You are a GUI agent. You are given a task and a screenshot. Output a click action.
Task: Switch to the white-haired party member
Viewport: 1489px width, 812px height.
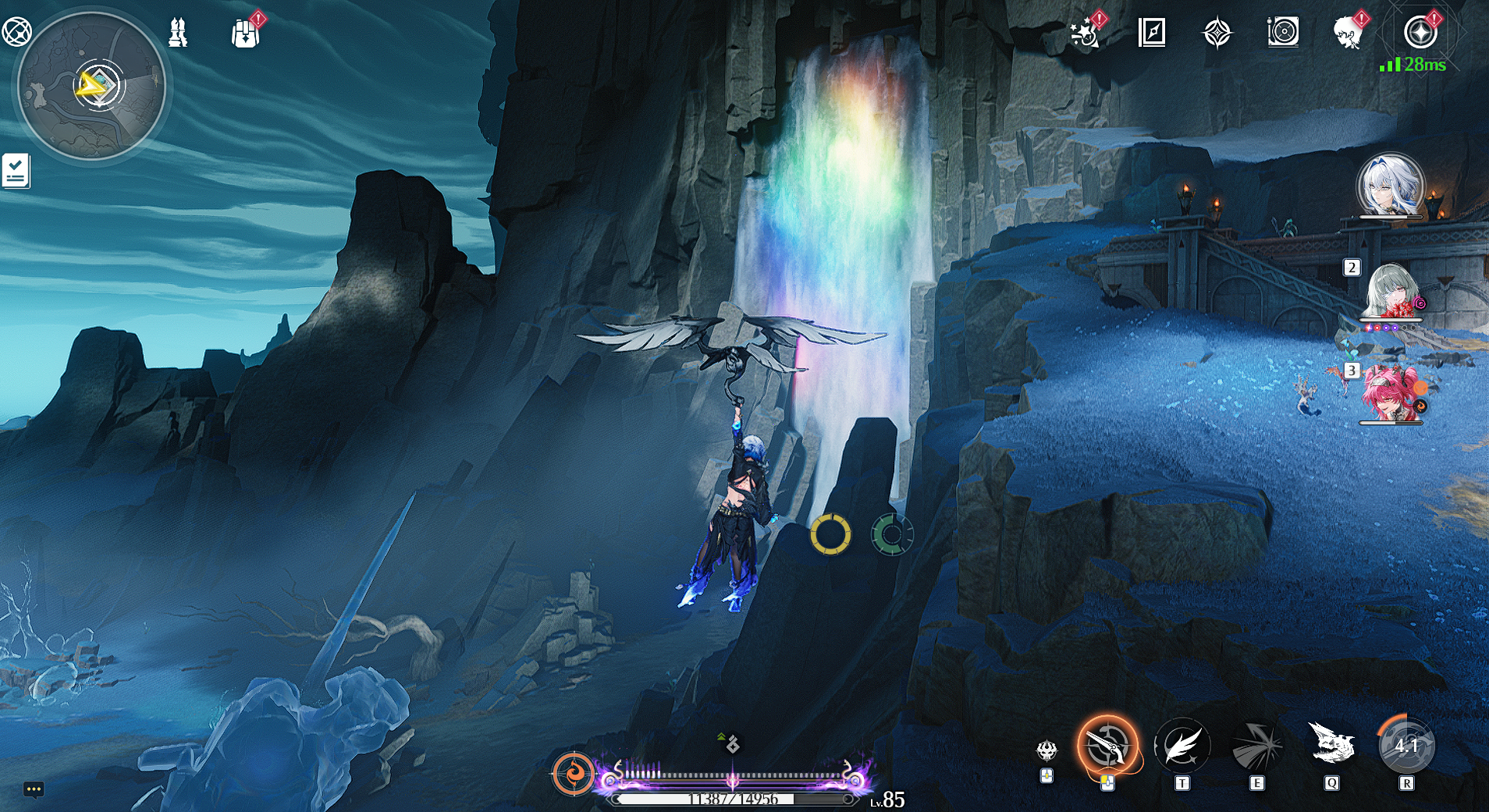tap(1391, 187)
